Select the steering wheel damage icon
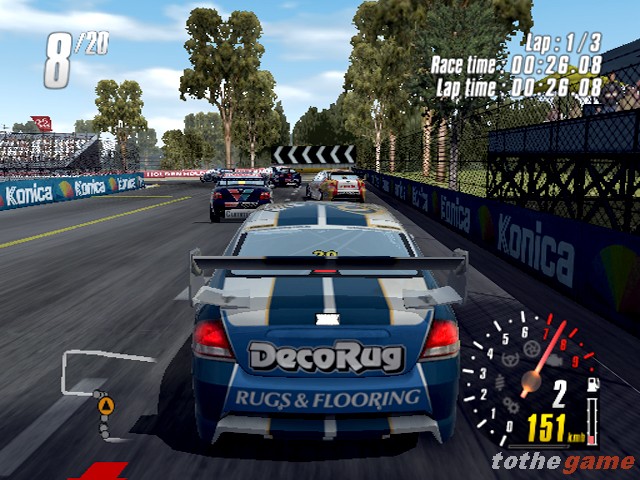Screen dimensions: 640x480 (511, 359)
